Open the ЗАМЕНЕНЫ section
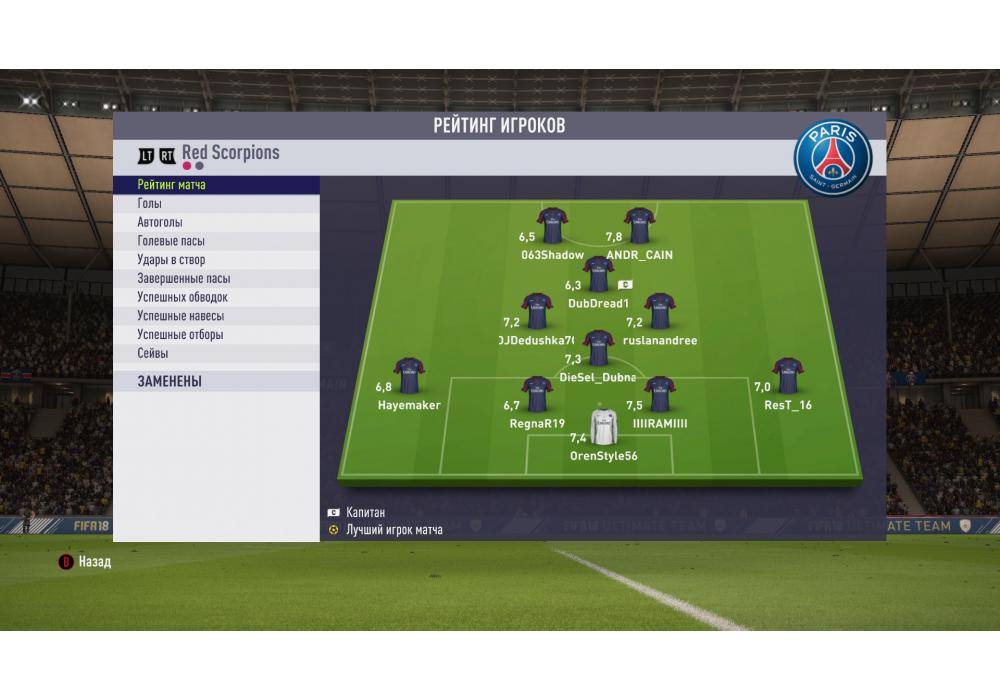 click(216, 381)
